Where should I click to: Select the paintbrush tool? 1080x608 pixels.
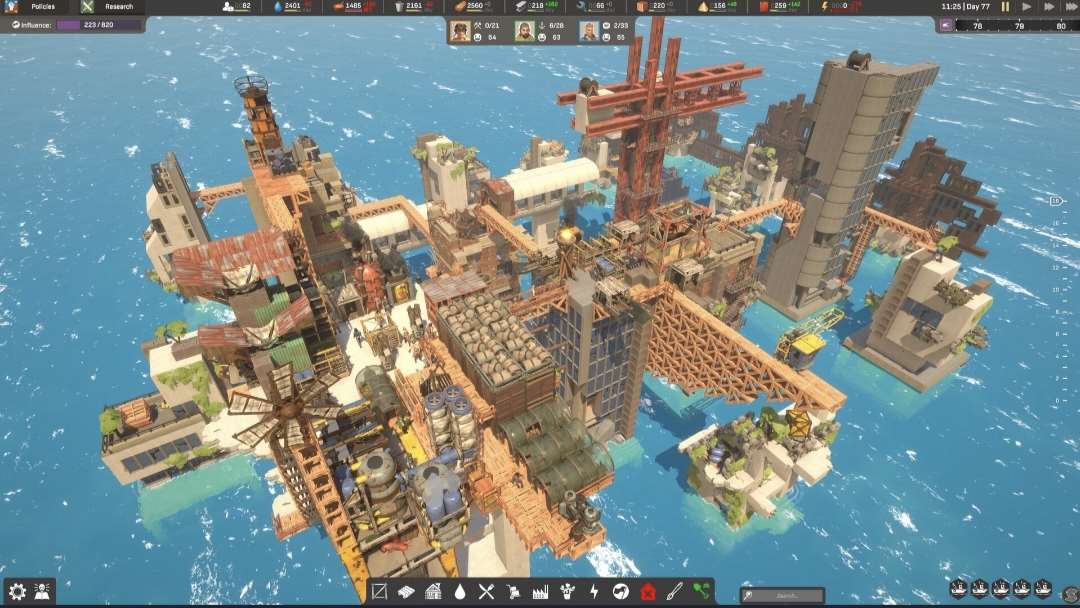[x=675, y=591]
